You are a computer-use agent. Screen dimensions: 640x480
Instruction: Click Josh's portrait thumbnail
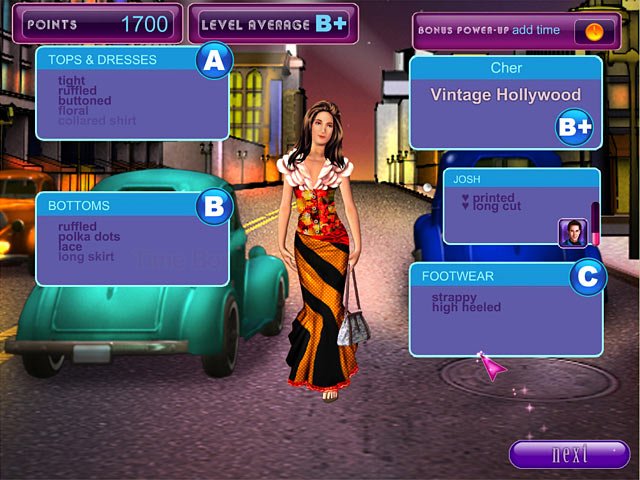pyautogui.click(x=572, y=231)
